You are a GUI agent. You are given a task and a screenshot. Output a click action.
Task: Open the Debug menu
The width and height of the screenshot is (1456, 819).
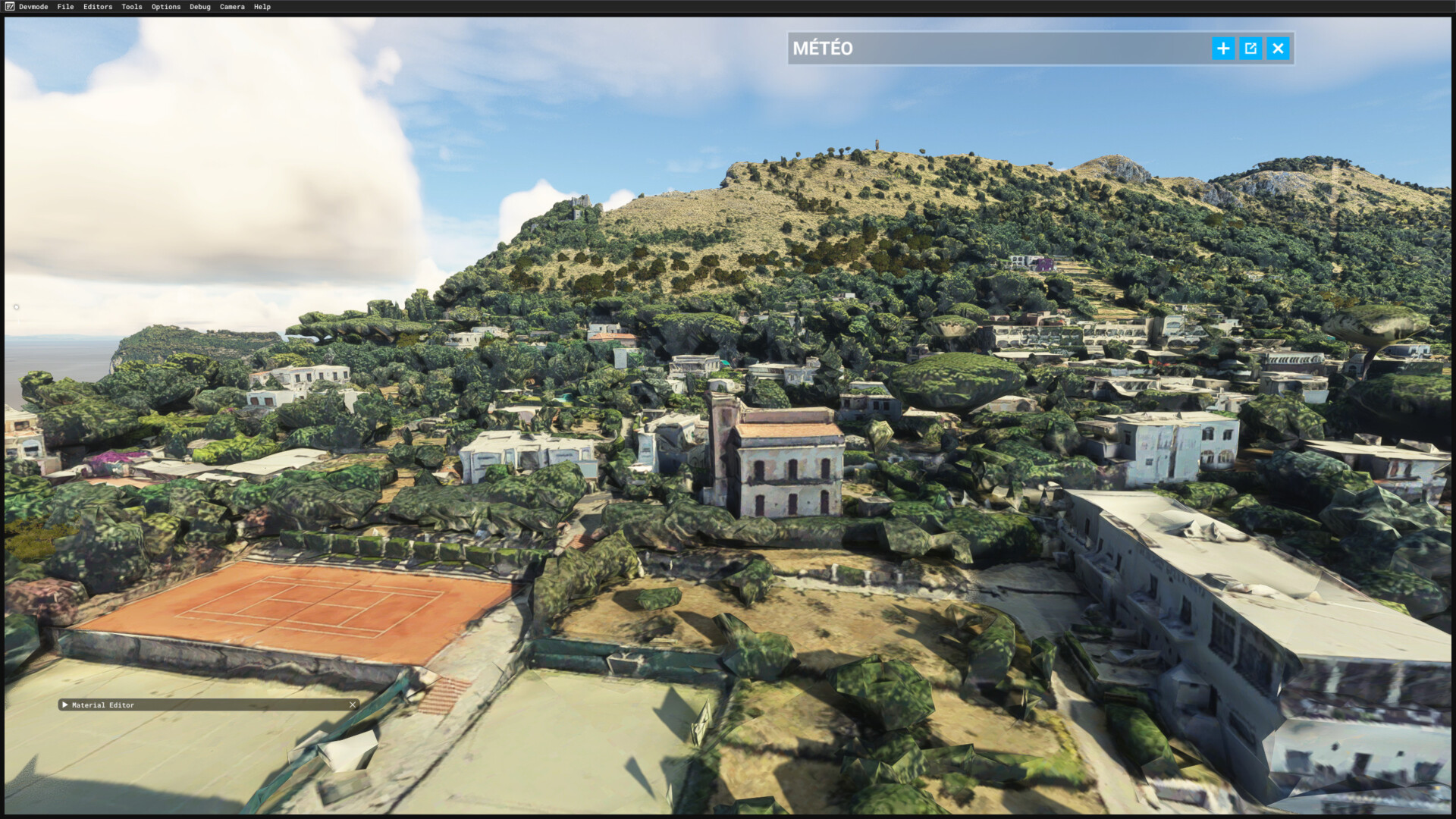[200, 7]
